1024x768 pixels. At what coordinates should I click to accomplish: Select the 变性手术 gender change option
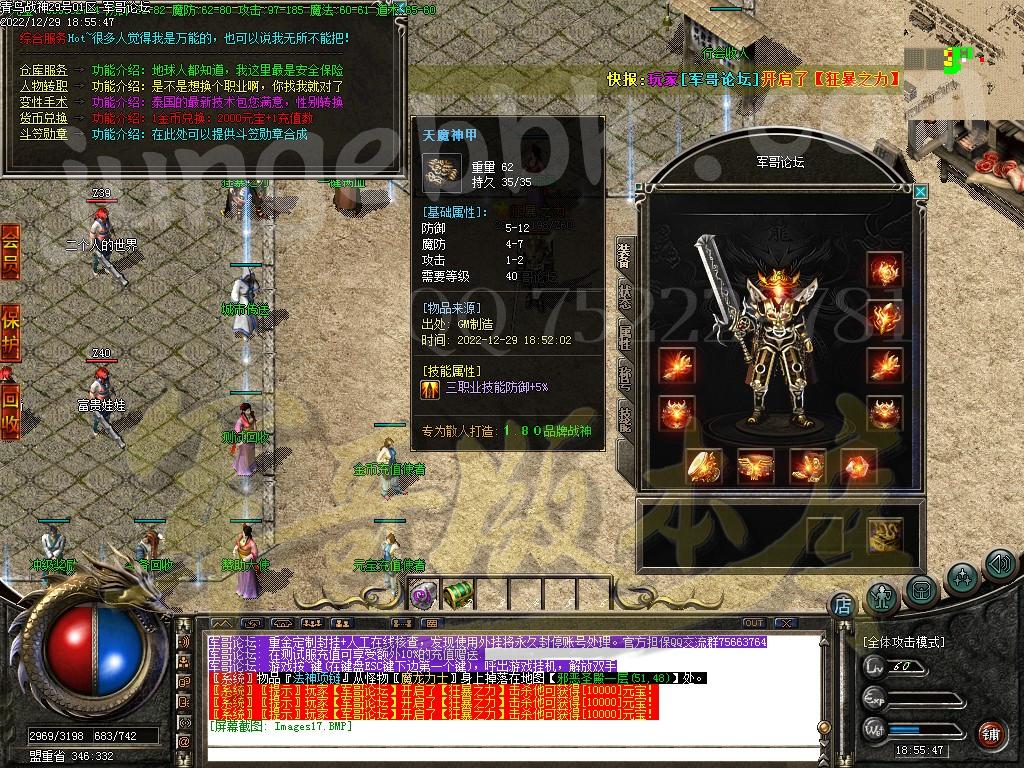pyautogui.click(x=44, y=102)
